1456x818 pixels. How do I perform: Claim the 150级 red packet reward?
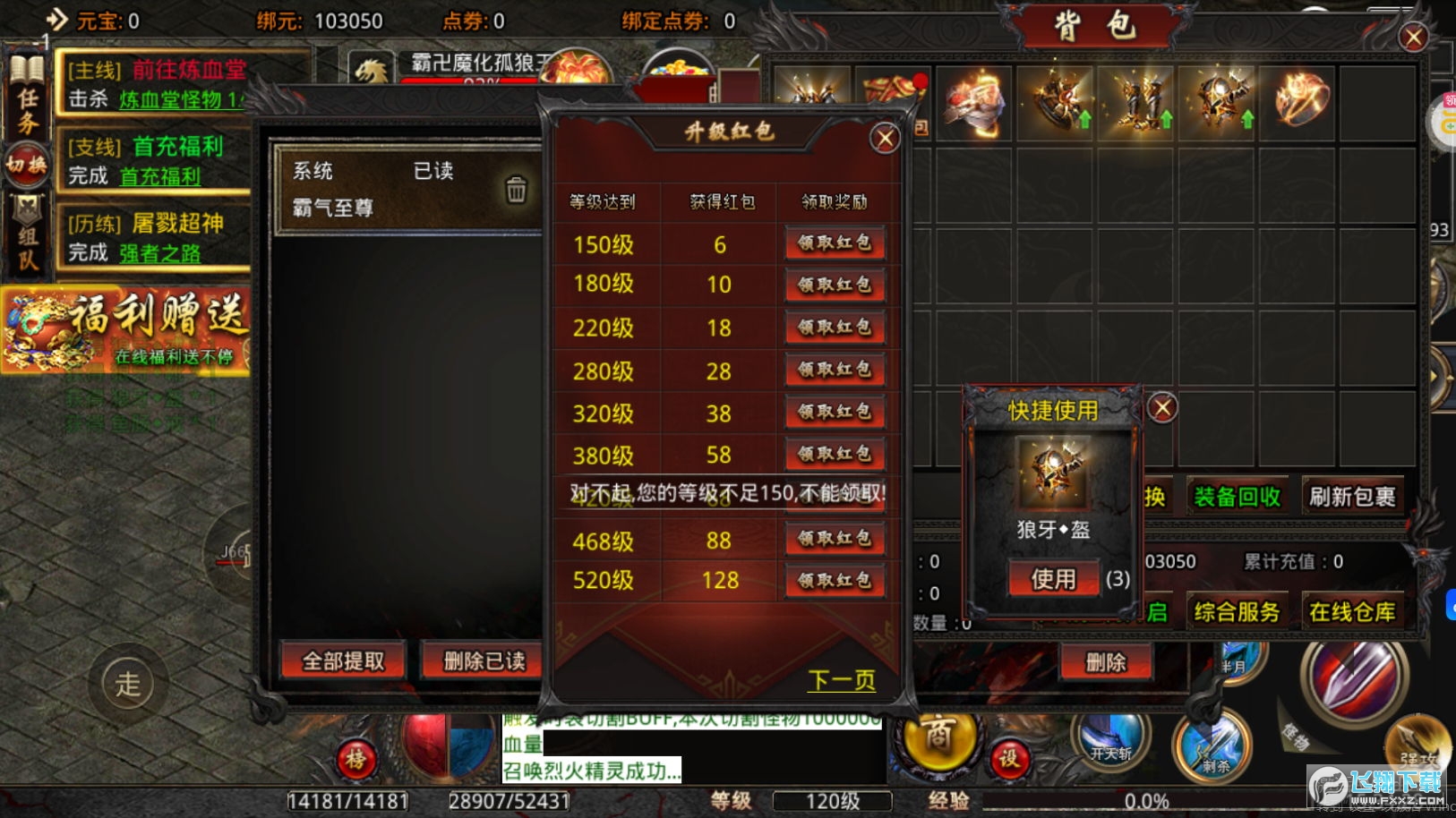[x=835, y=243]
